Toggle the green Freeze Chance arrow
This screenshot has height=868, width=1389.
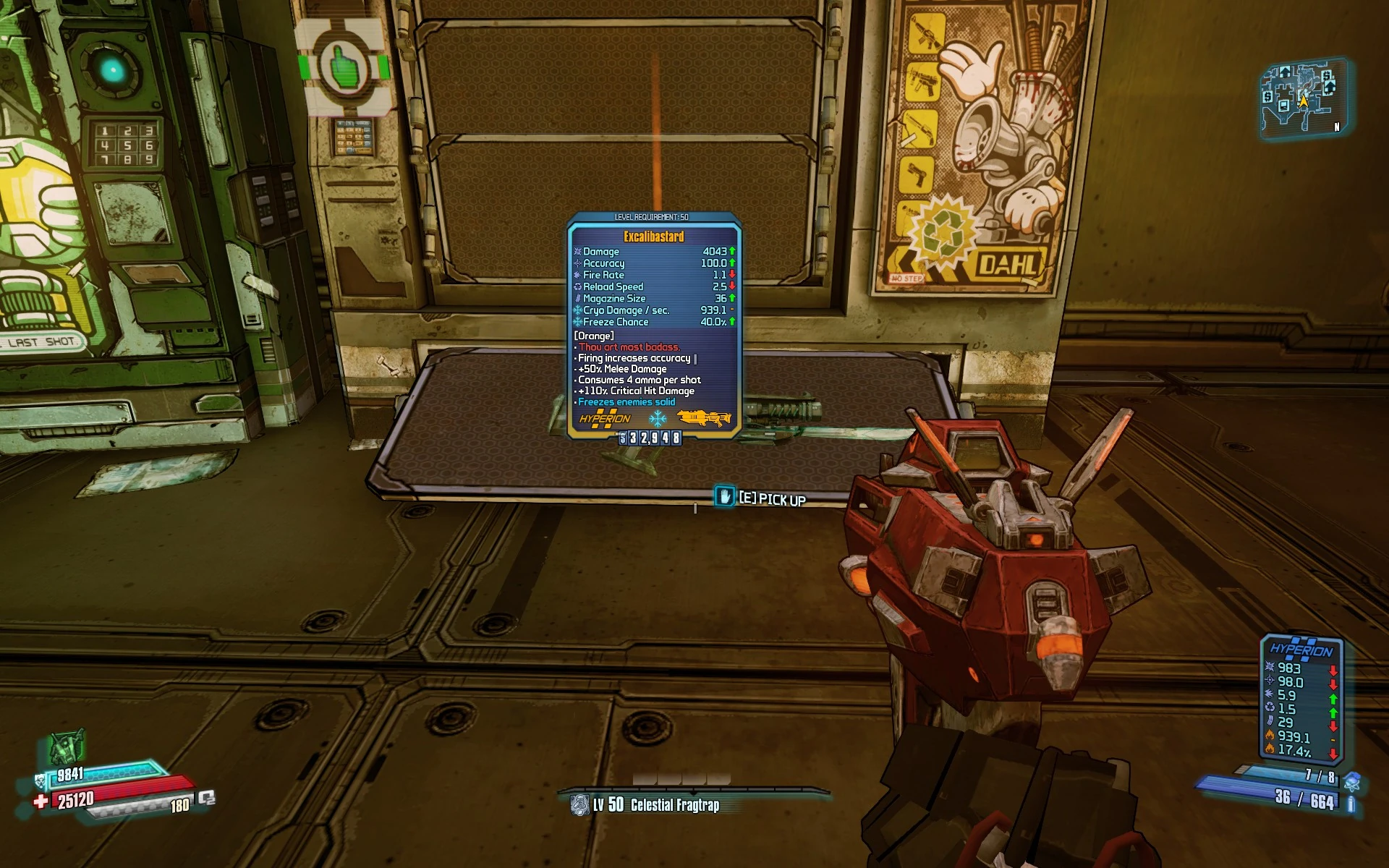[x=732, y=321]
